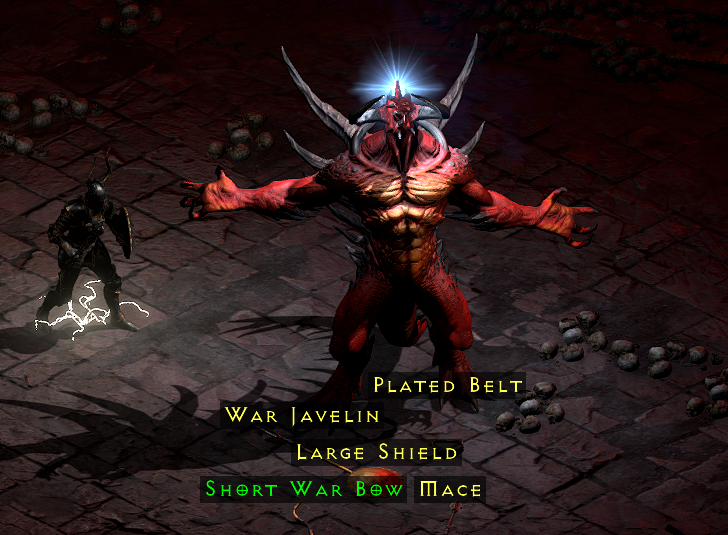Pick up the green Short War Bow
728x535 pixels.
tap(305, 490)
